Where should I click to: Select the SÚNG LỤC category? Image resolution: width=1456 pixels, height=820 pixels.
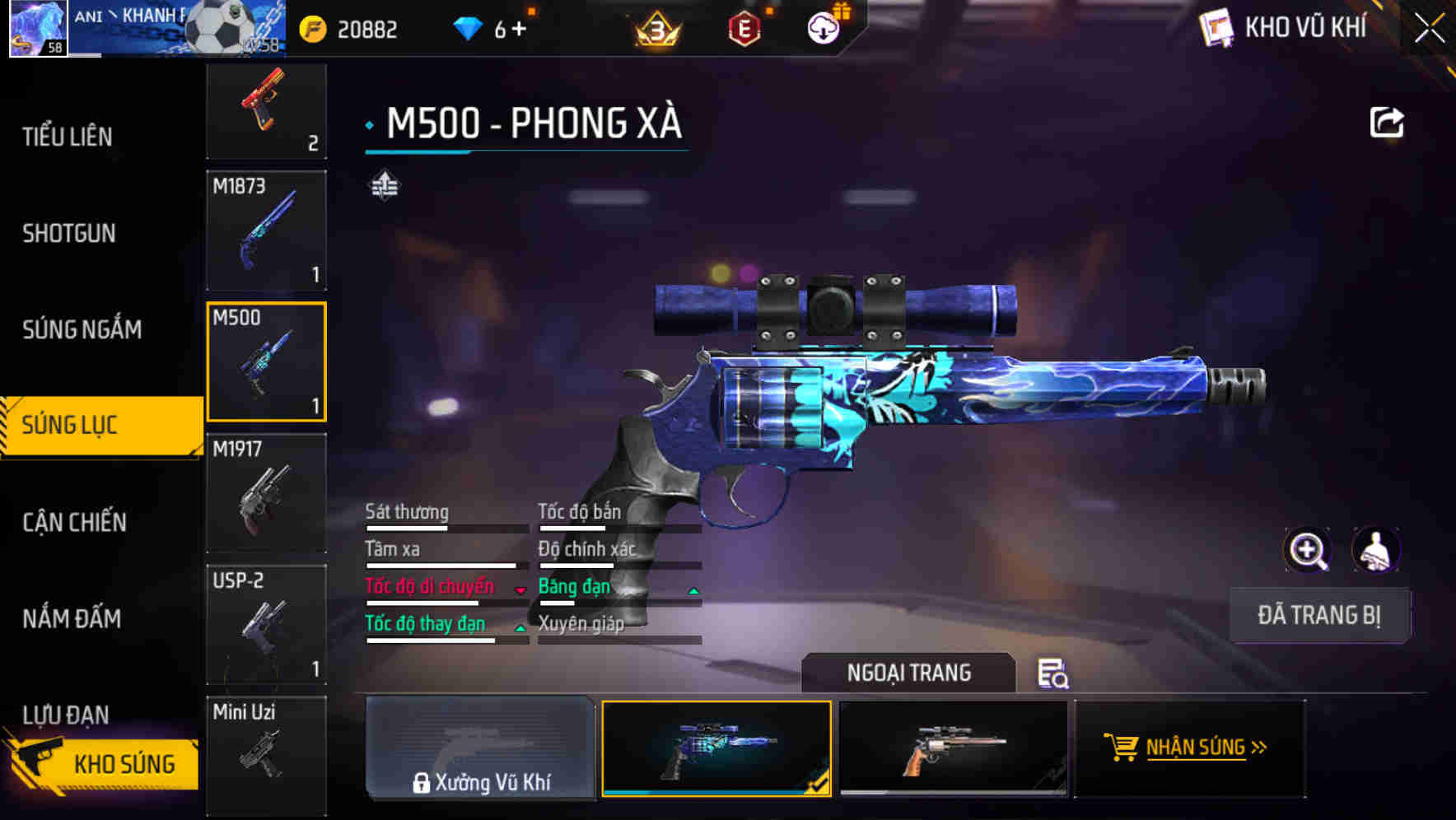pyautogui.click(x=91, y=425)
